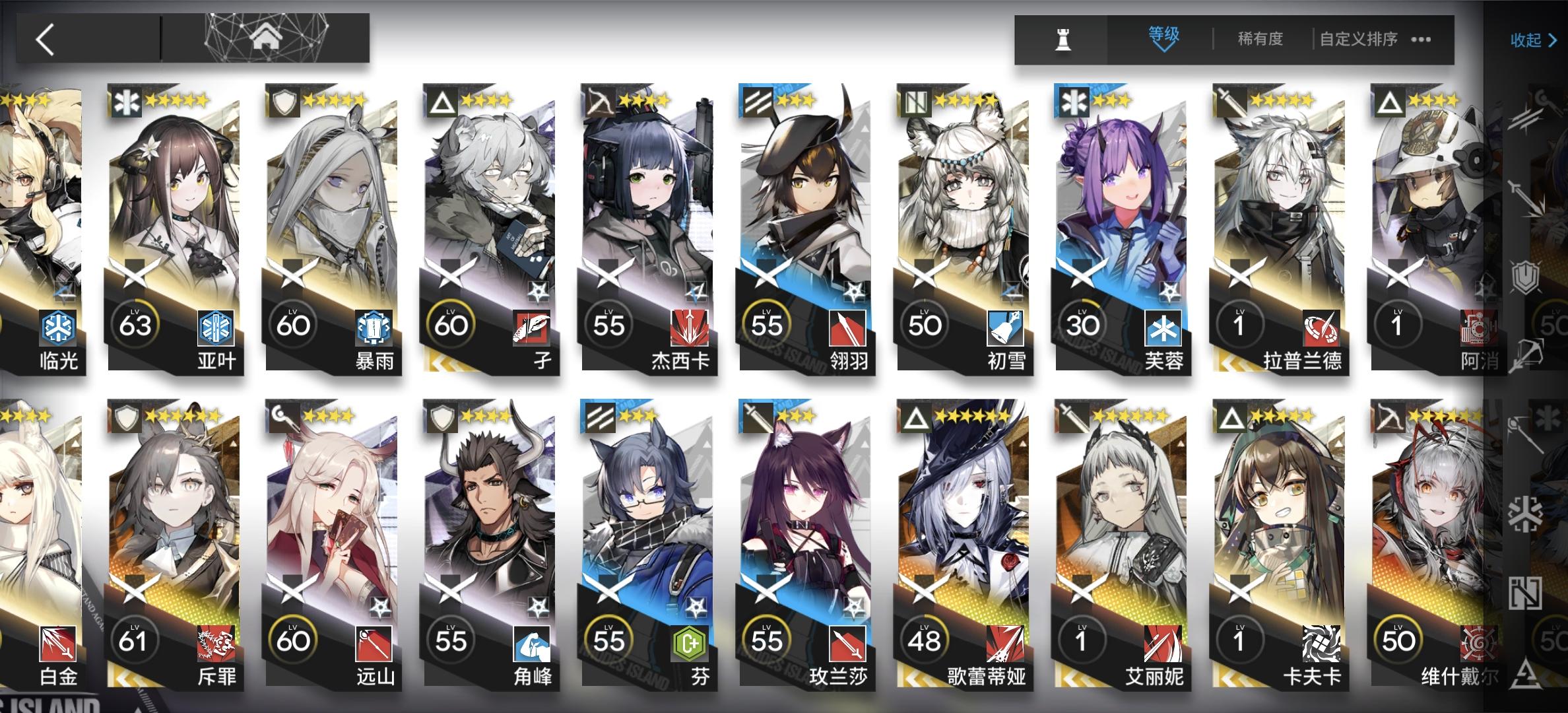
Task: Select the Medic cross class filter
Action: coord(1526,514)
